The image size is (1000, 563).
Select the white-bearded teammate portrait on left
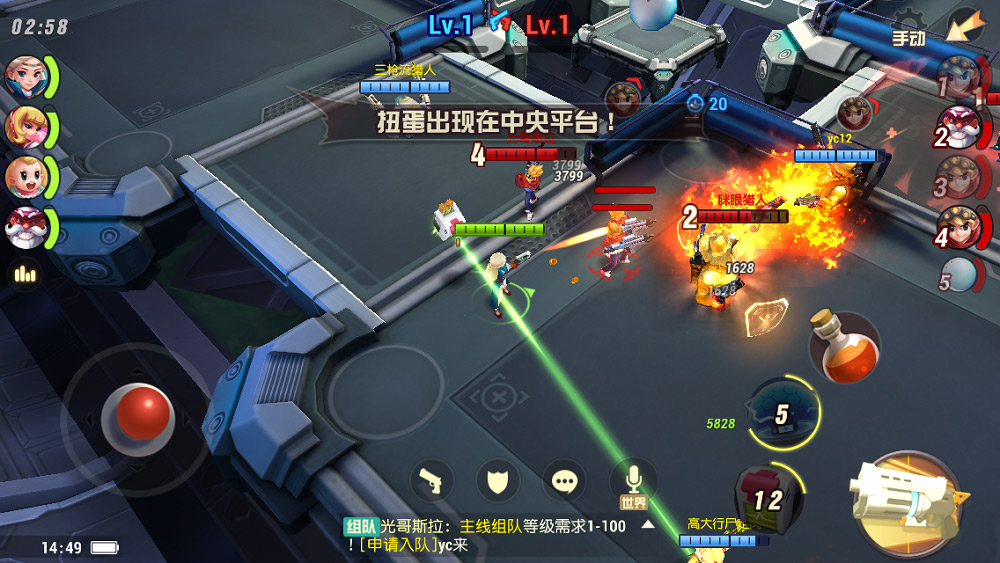(x=25, y=228)
